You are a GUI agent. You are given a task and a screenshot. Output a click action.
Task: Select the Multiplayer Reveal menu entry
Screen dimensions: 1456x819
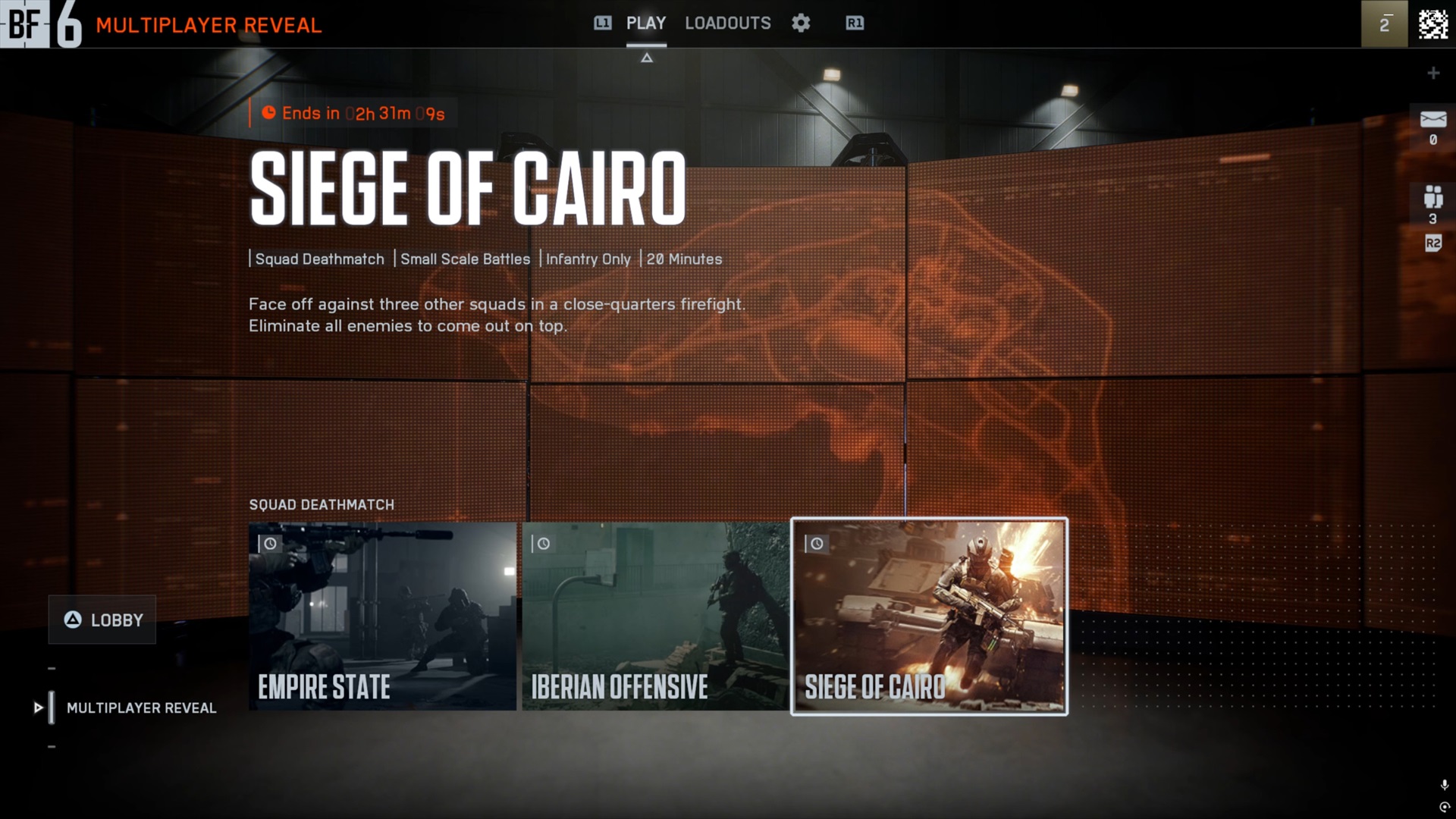(141, 708)
